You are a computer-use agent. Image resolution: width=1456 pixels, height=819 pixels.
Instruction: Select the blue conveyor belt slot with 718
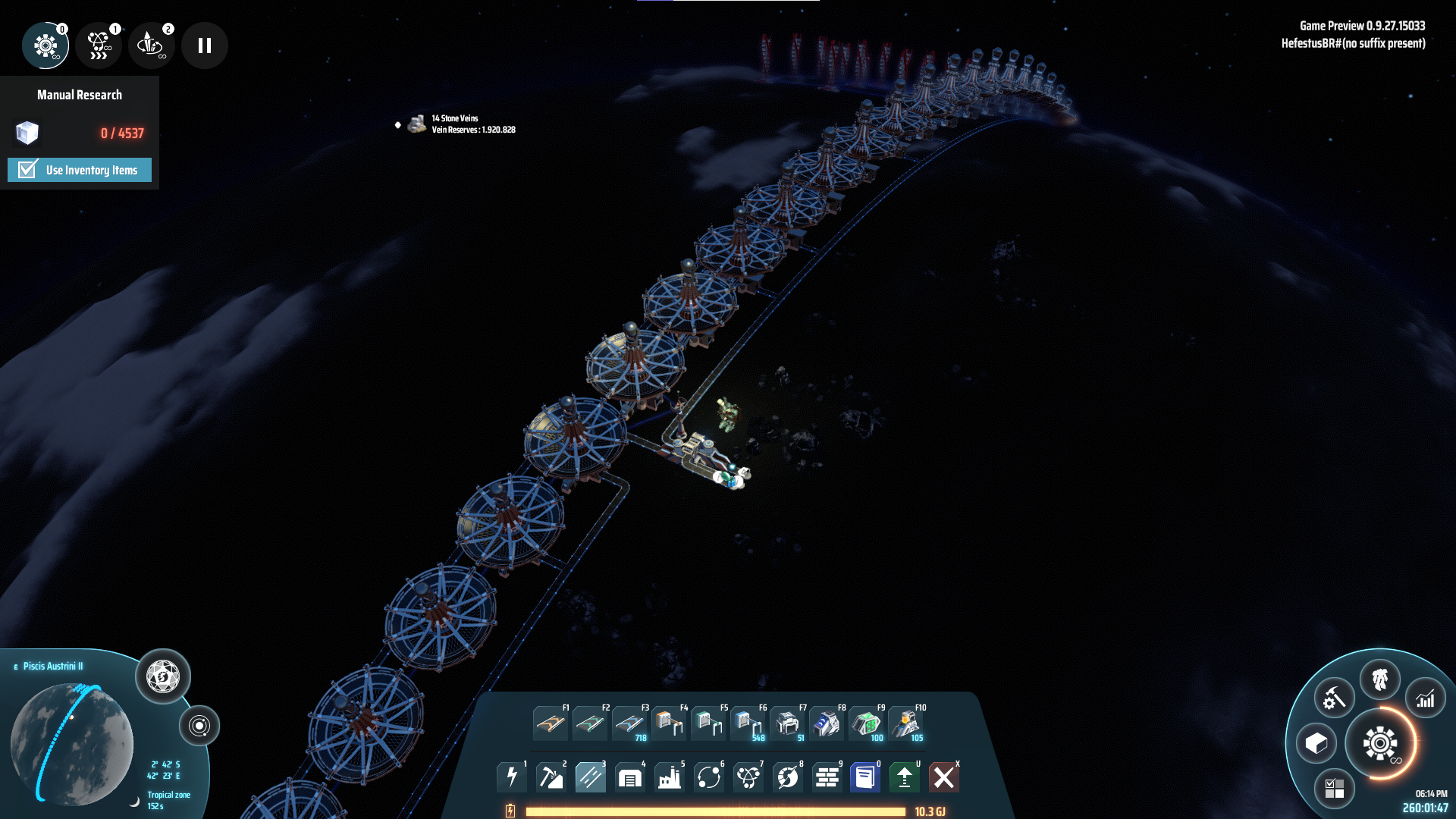tap(629, 724)
